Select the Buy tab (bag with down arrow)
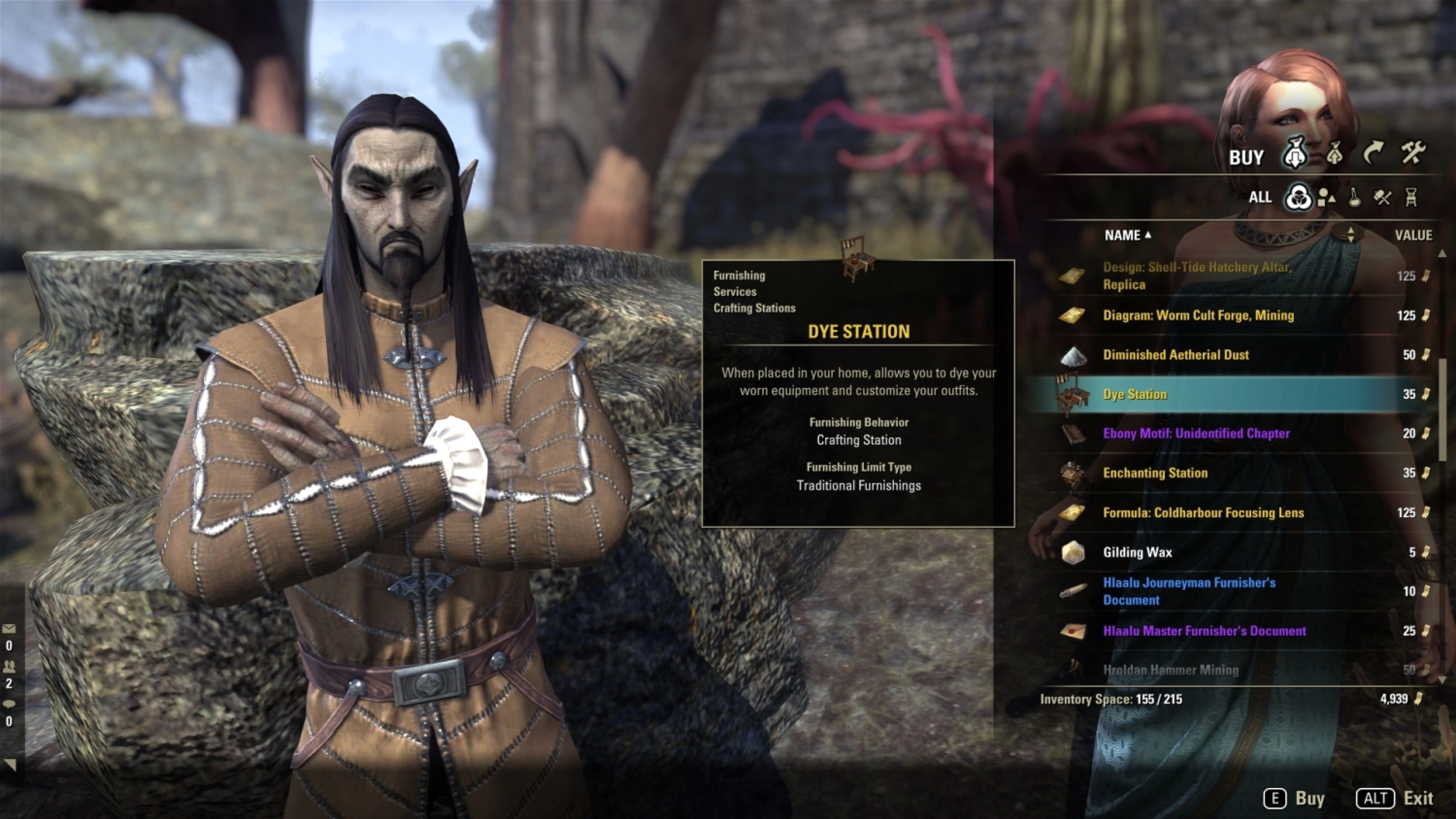The width and height of the screenshot is (1456, 819). (1295, 154)
